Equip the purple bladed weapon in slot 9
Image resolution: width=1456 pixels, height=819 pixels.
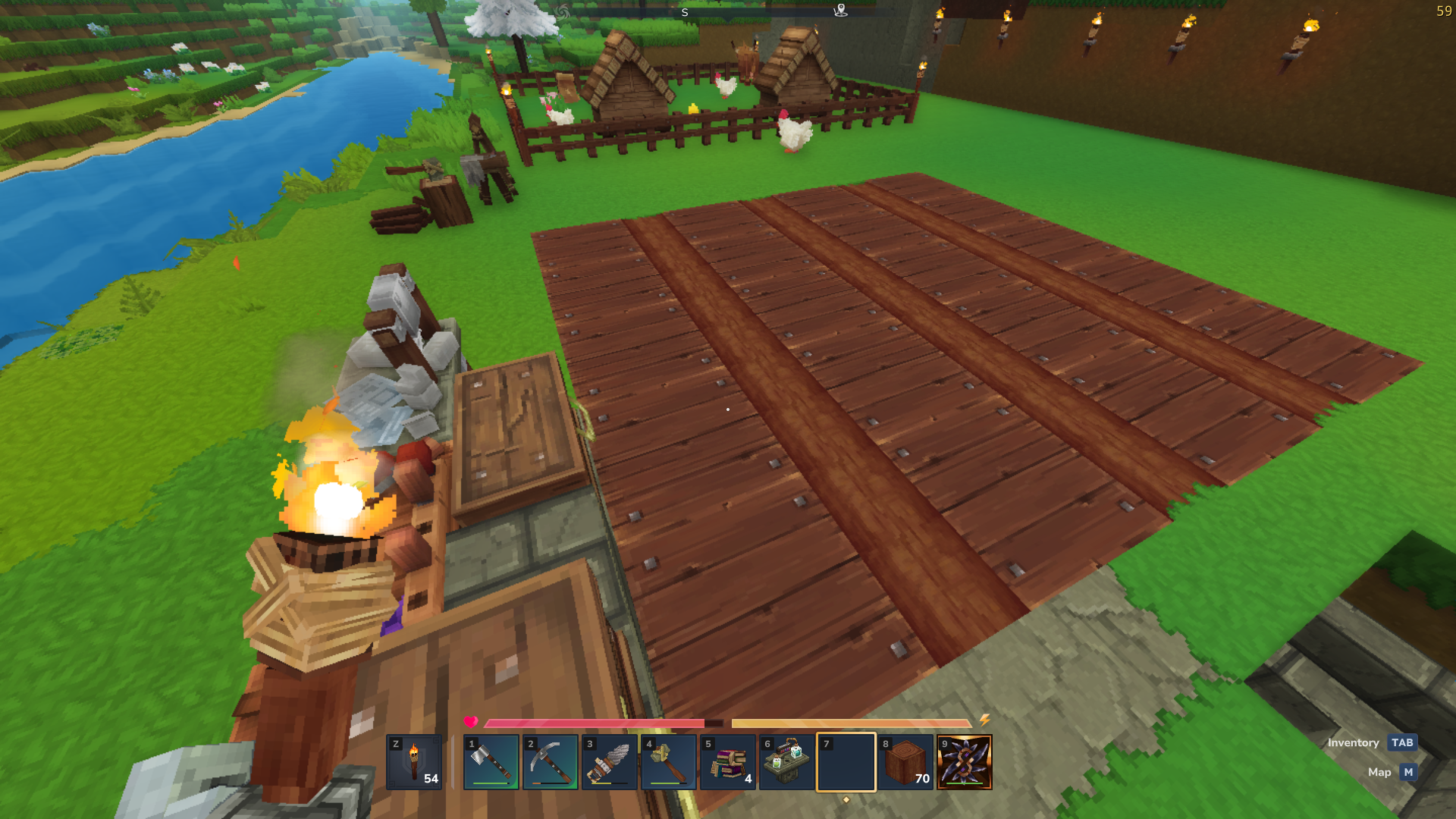click(965, 762)
